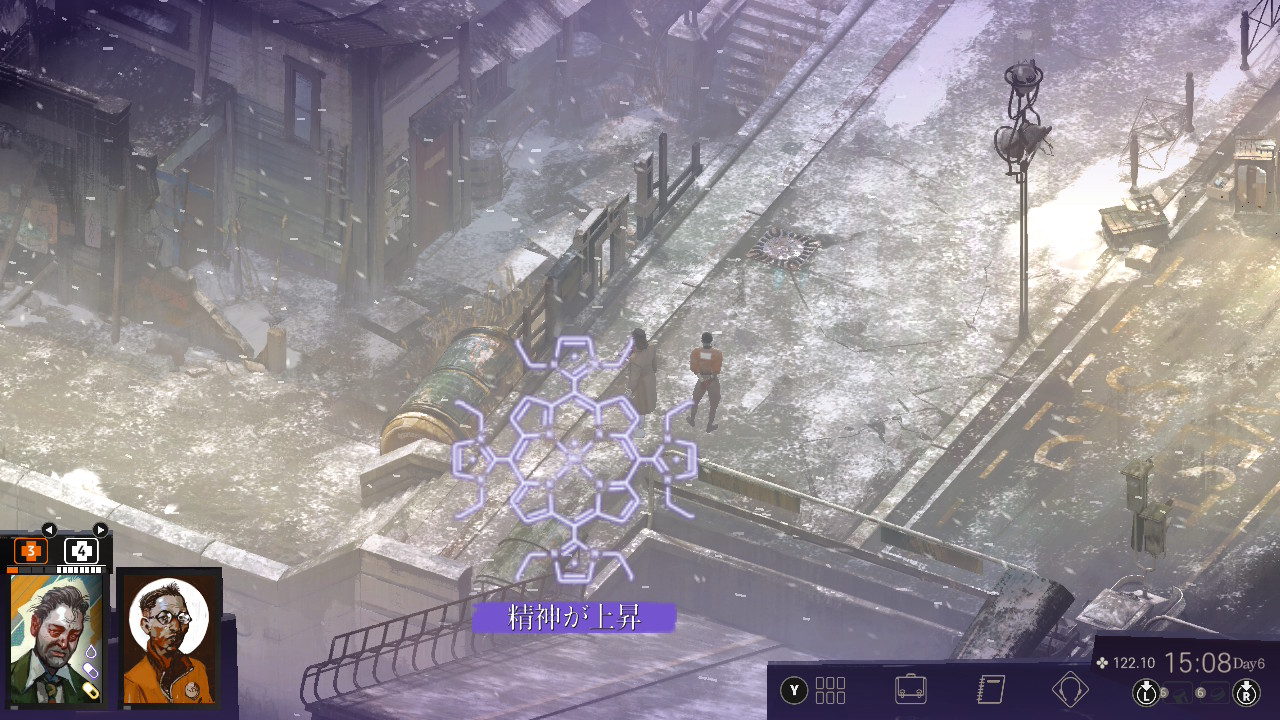
Task: Open the six-square grid menu icon
Action: 830,690
